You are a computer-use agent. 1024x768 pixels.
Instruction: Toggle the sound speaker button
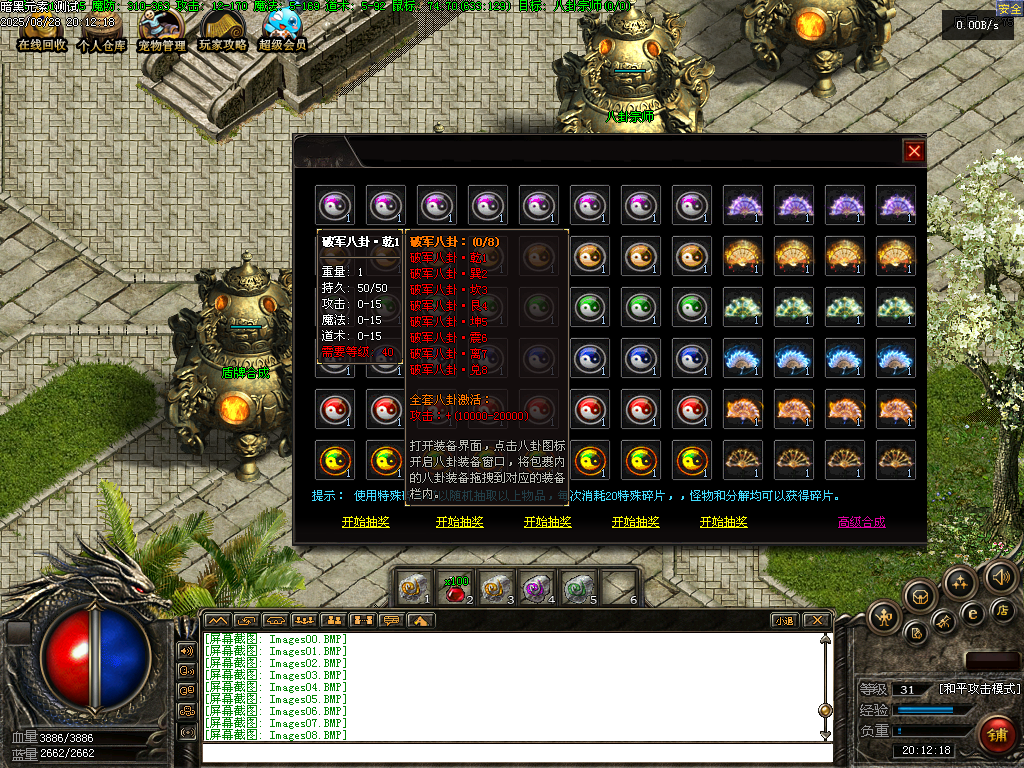(x=1000, y=577)
